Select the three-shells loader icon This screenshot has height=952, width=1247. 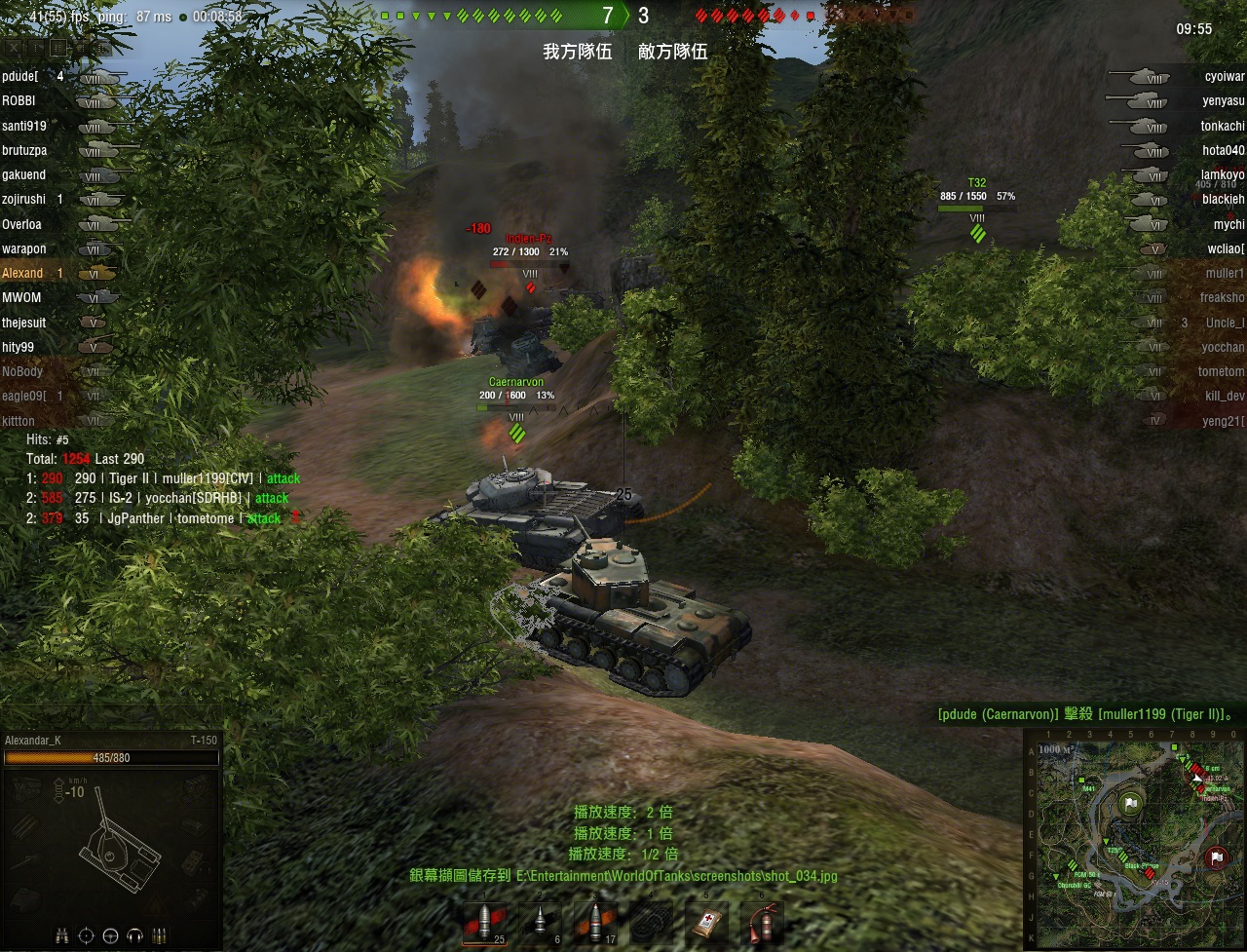[157, 935]
